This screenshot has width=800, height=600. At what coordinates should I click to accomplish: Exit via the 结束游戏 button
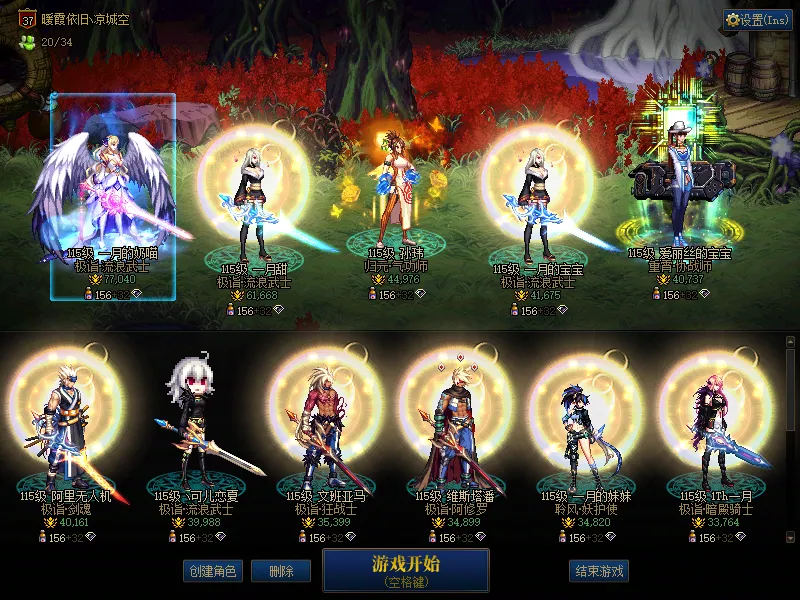tap(599, 571)
